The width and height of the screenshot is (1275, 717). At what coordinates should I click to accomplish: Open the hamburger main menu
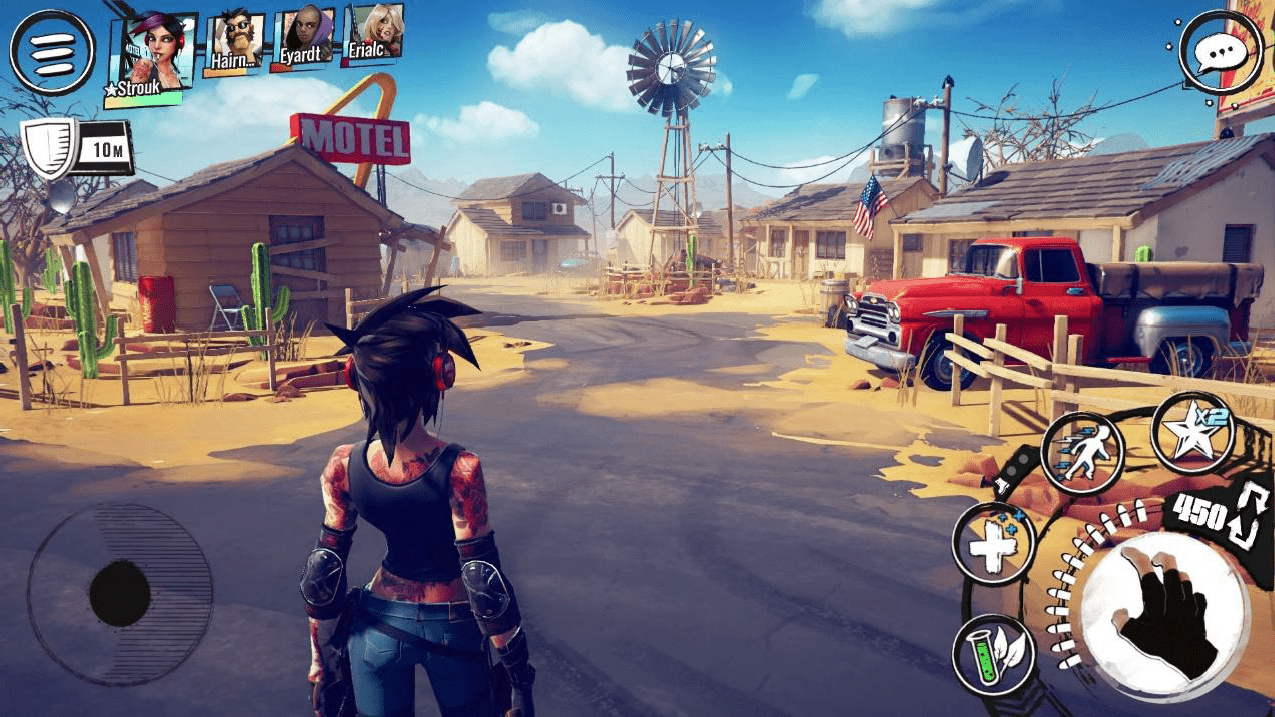52,51
